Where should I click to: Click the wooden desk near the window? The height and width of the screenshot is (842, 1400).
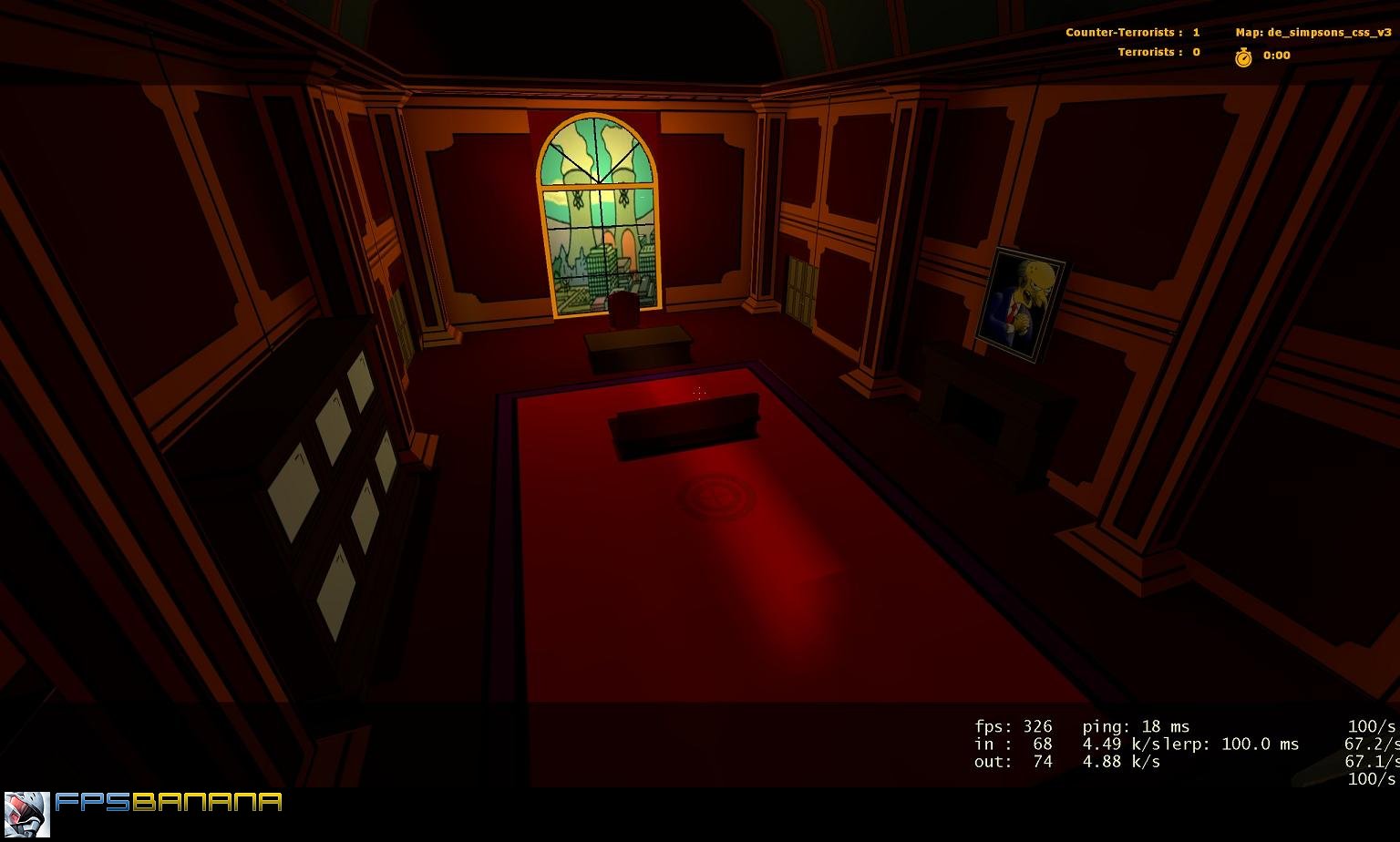pyautogui.click(x=638, y=346)
